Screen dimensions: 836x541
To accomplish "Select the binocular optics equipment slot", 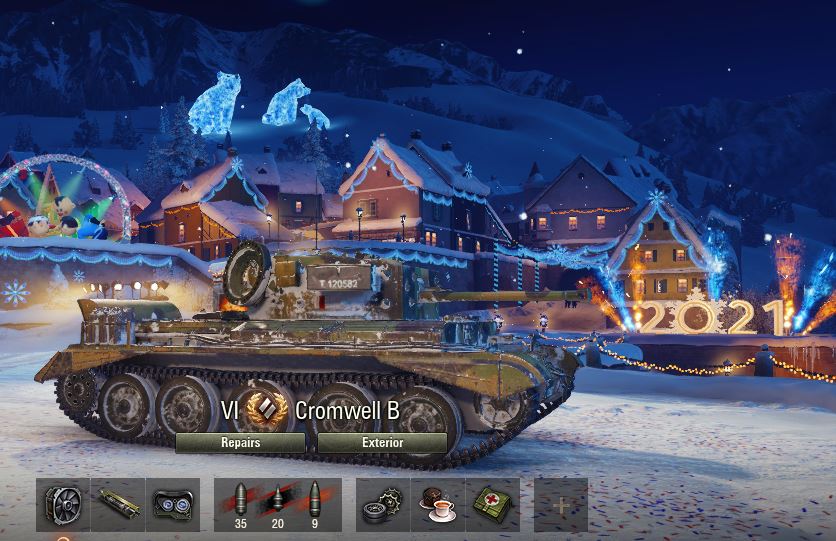I will coord(172,504).
